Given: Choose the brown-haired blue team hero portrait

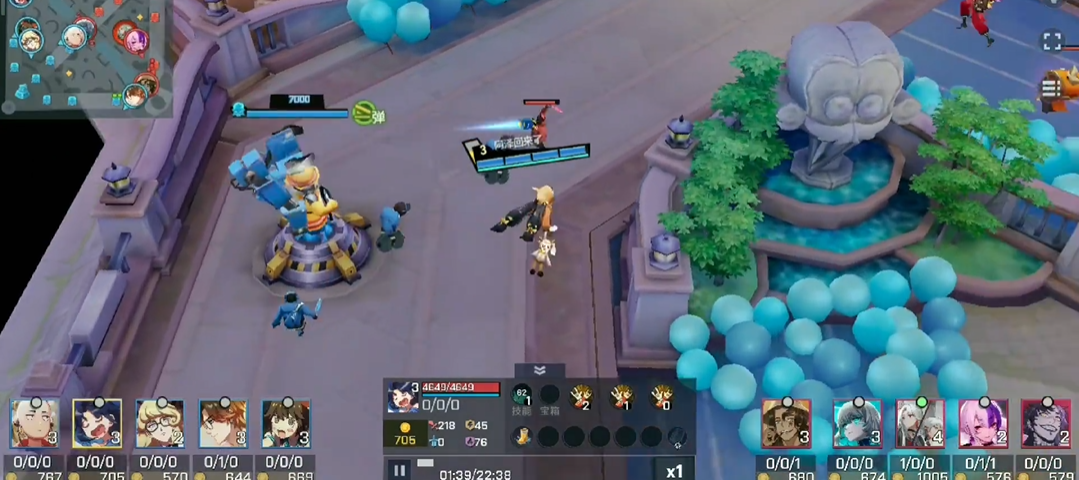Looking at the screenshot, I should pyautogui.click(x=286, y=424).
